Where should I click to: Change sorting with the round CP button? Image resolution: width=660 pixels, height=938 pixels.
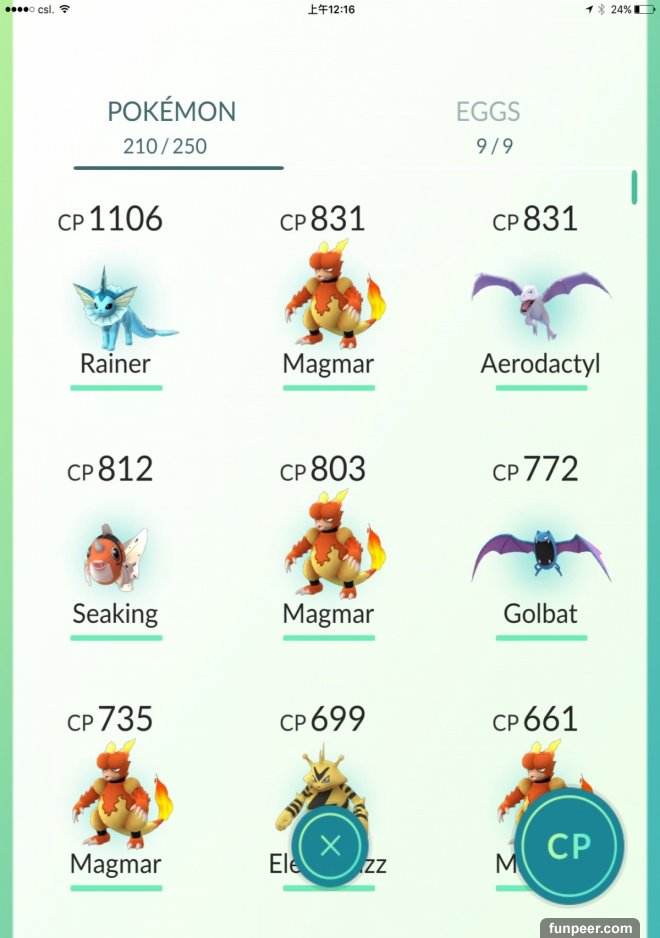(x=569, y=847)
